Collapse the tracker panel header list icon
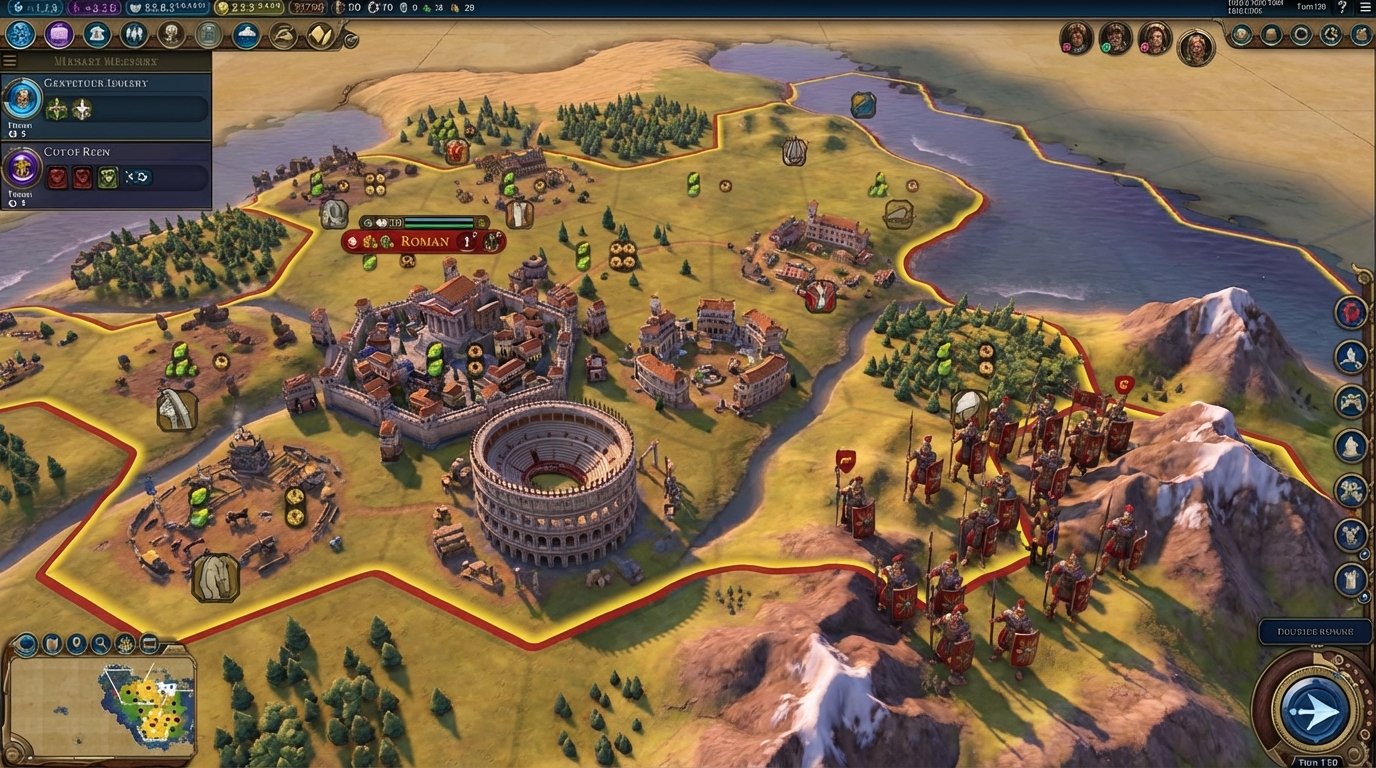Viewport: 1376px width, 768px height. click(x=10, y=60)
